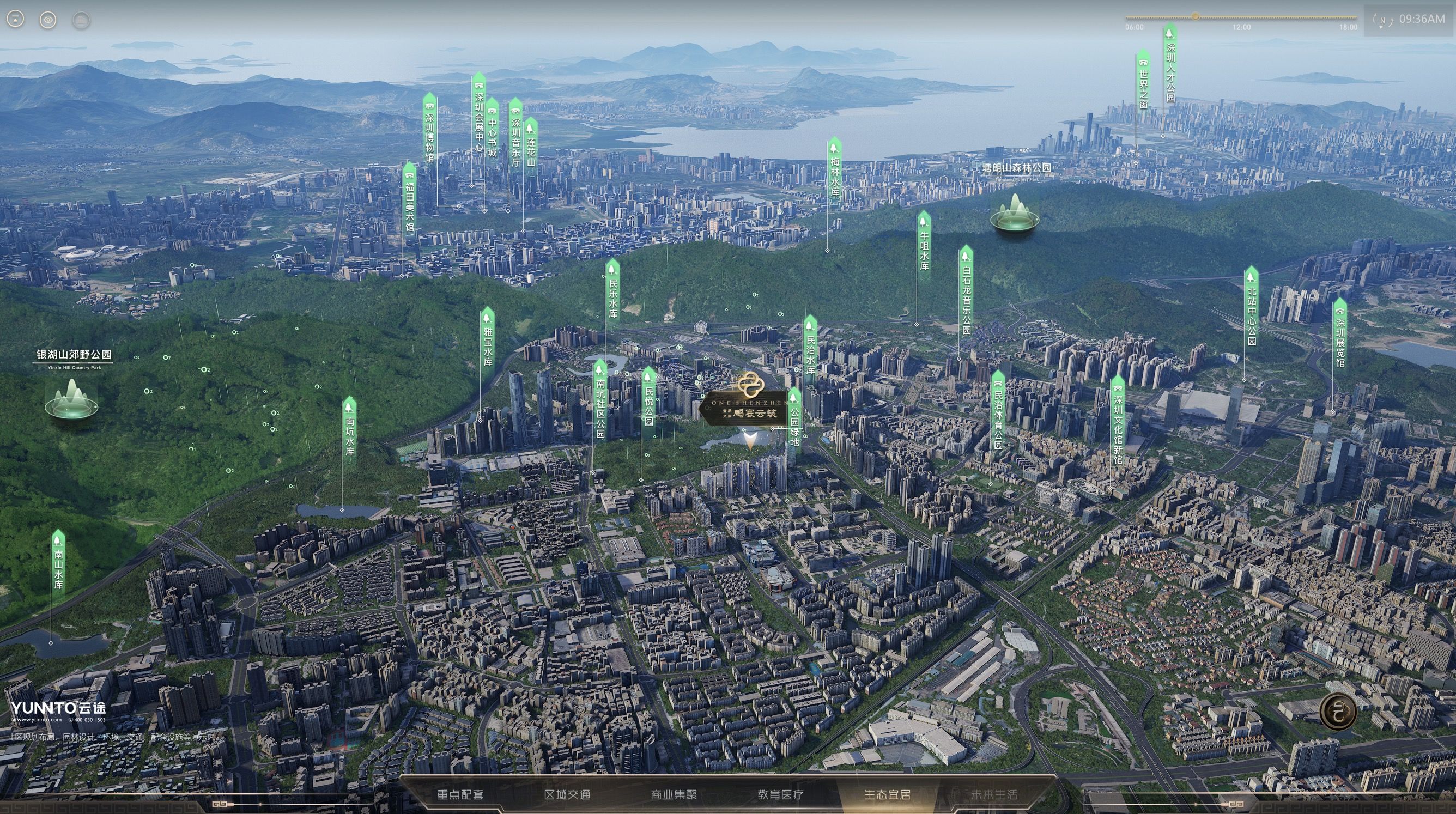Select the 塘朗山森林公园 mountain marker

[x=1015, y=215]
